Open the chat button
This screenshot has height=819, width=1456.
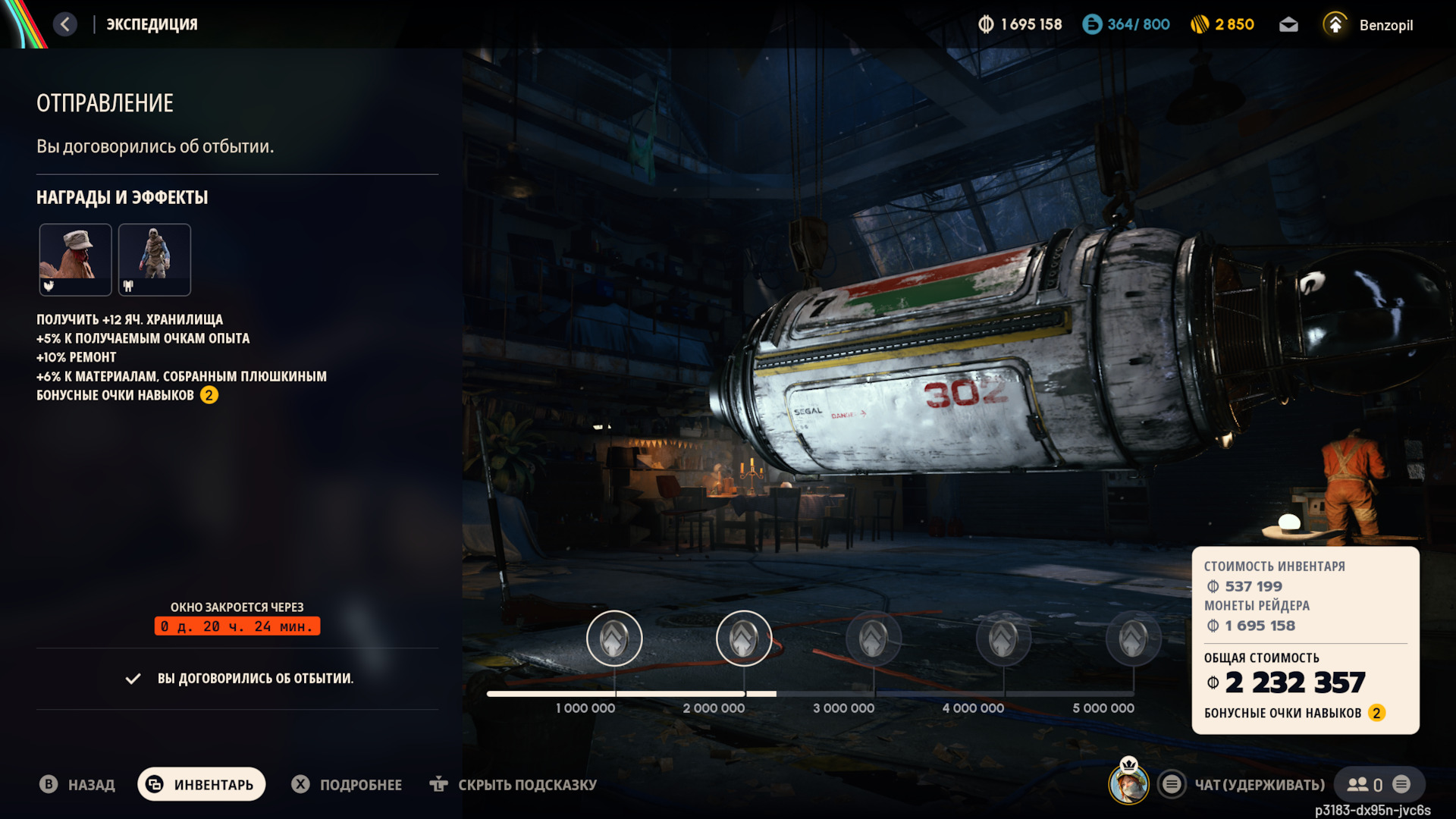pyautogui.click(x=1244, y=784)
